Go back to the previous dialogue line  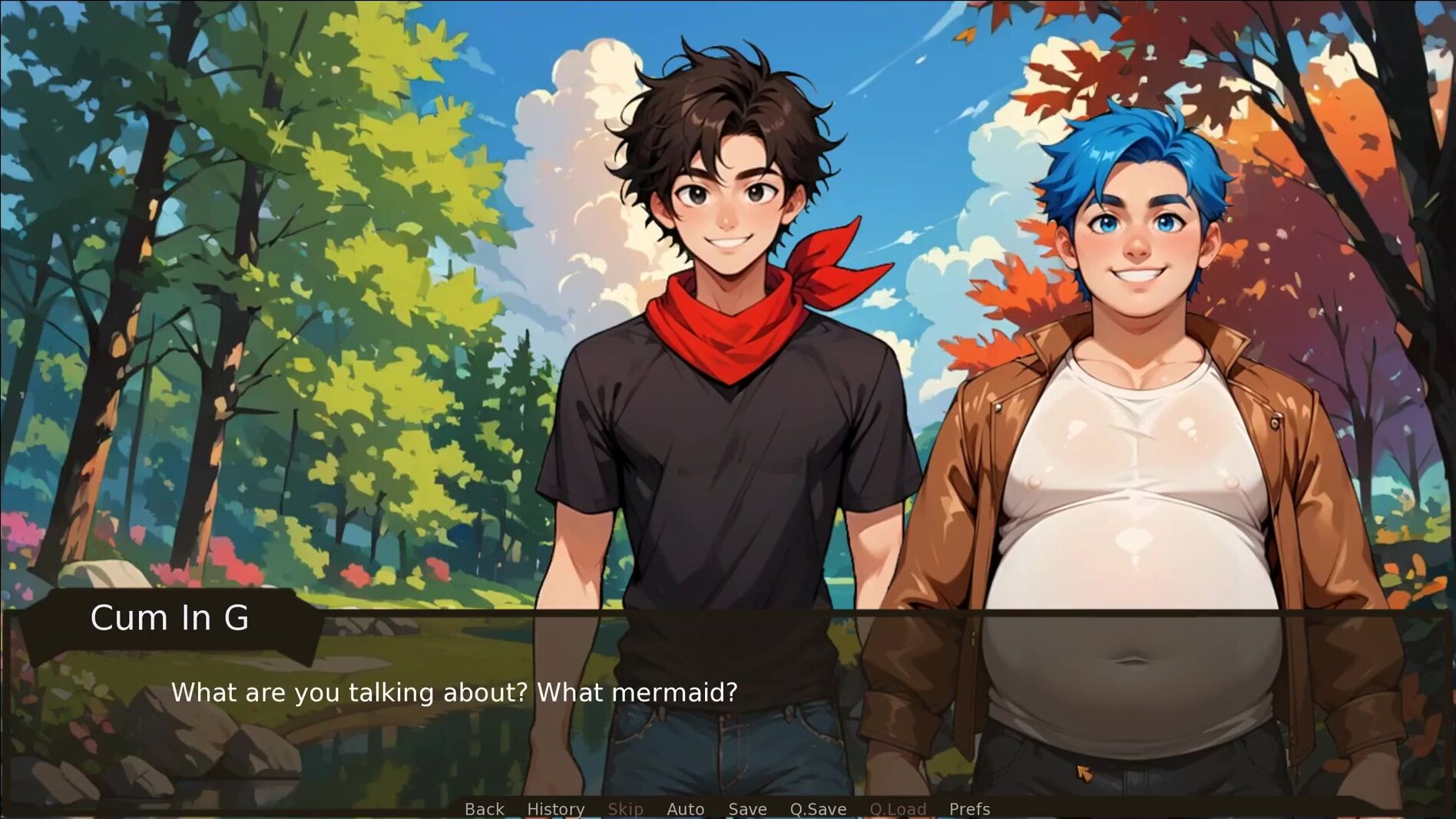coord(485,809)
